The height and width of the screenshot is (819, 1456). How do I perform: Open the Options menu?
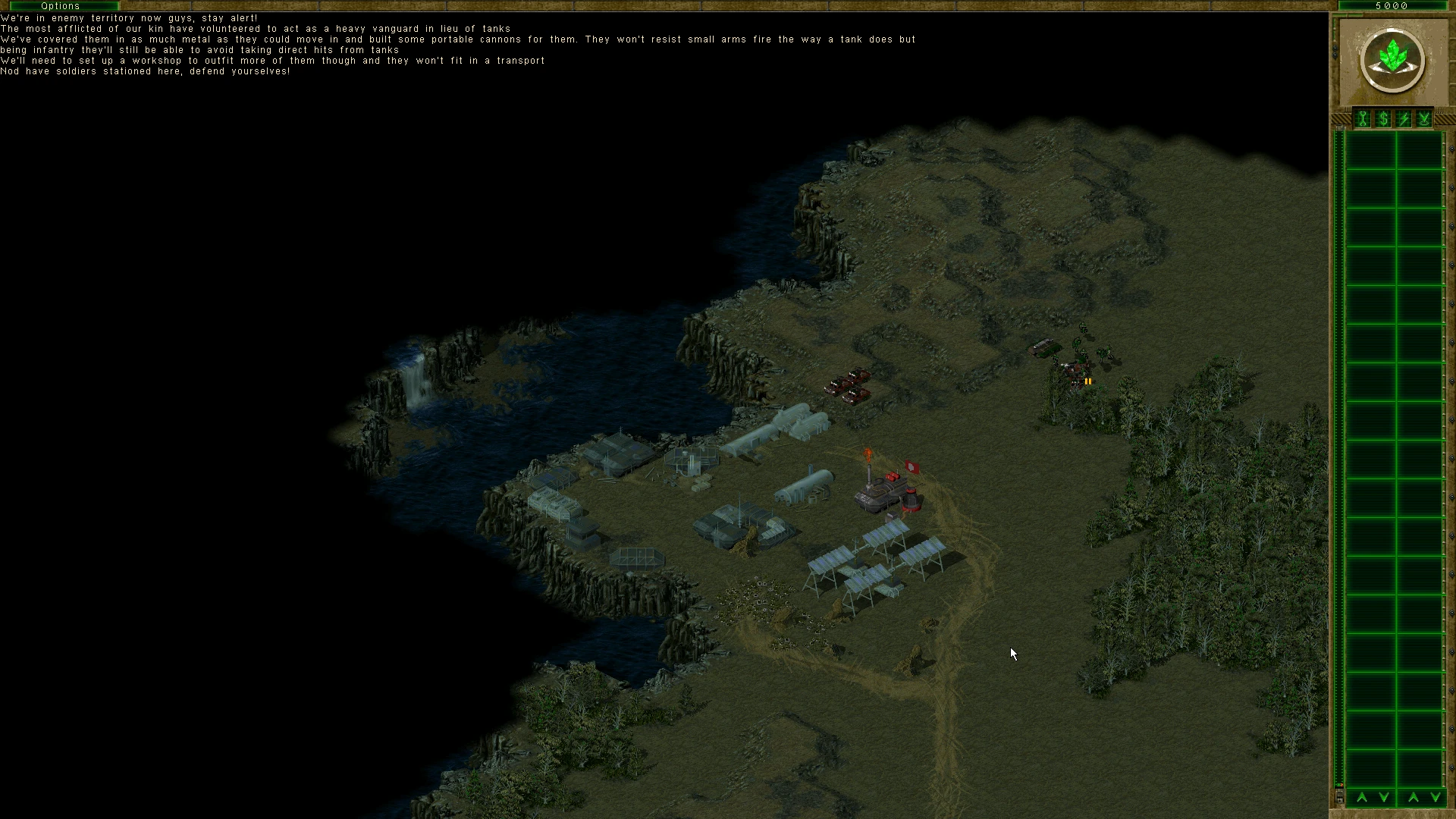[60, 5]
